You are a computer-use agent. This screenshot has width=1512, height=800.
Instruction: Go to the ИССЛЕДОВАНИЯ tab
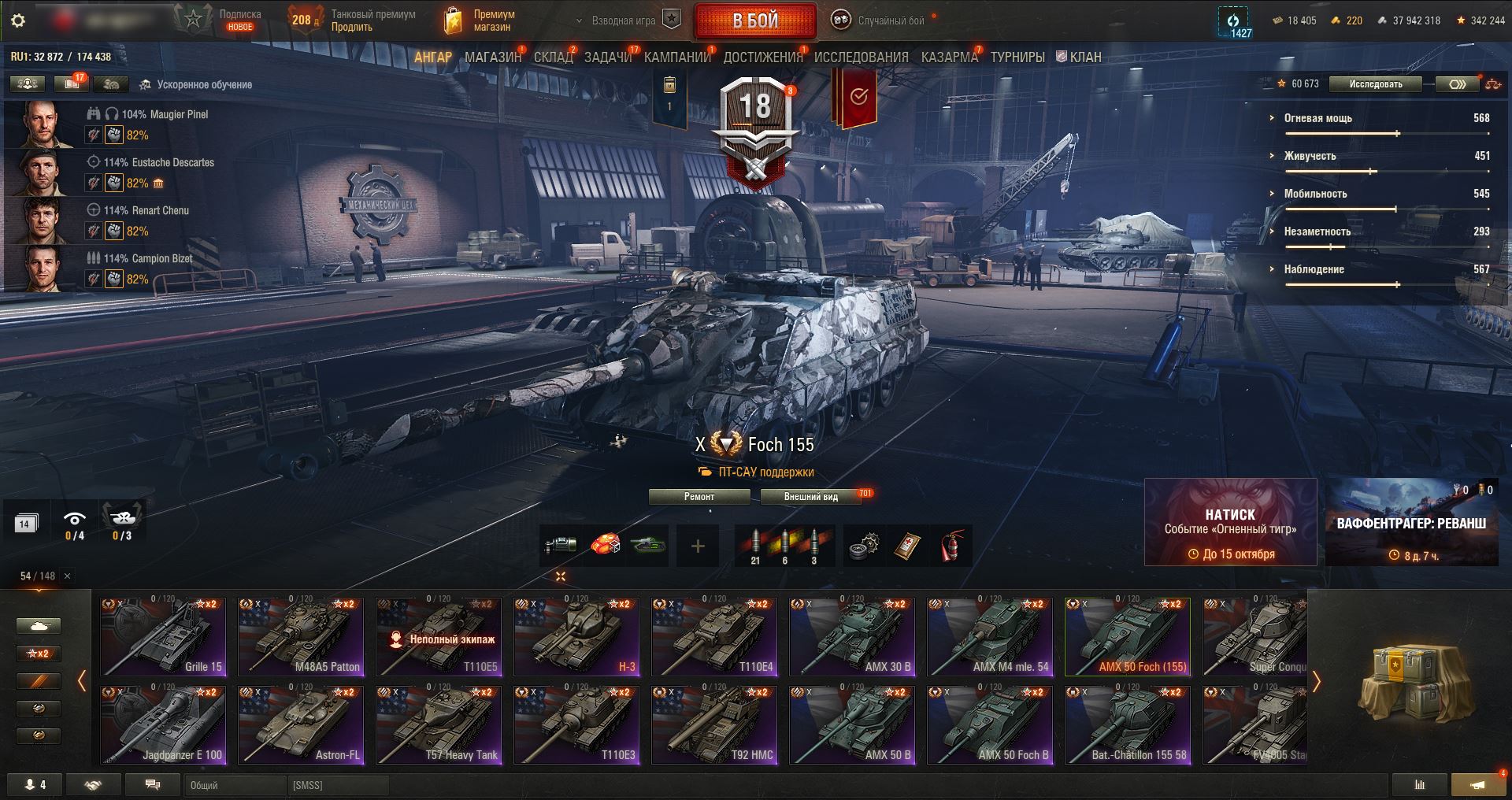[x=861, y=57]
